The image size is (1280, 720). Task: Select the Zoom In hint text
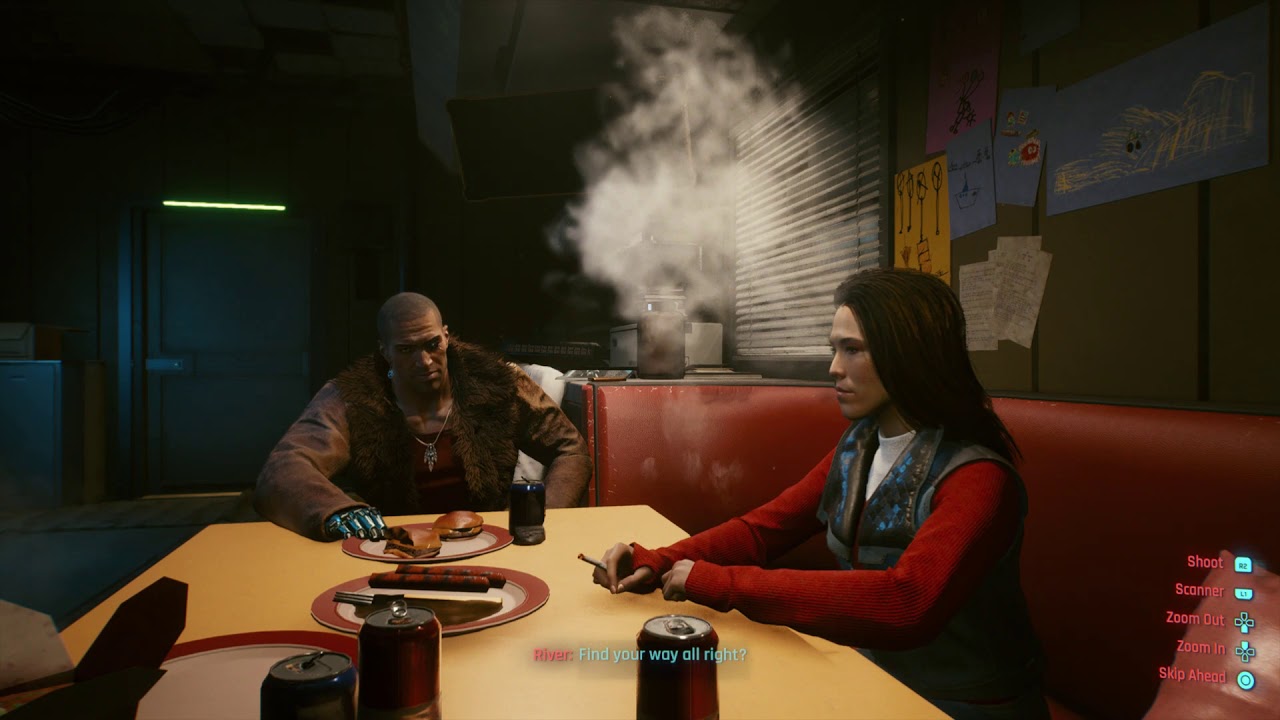tap(1202, 646)
